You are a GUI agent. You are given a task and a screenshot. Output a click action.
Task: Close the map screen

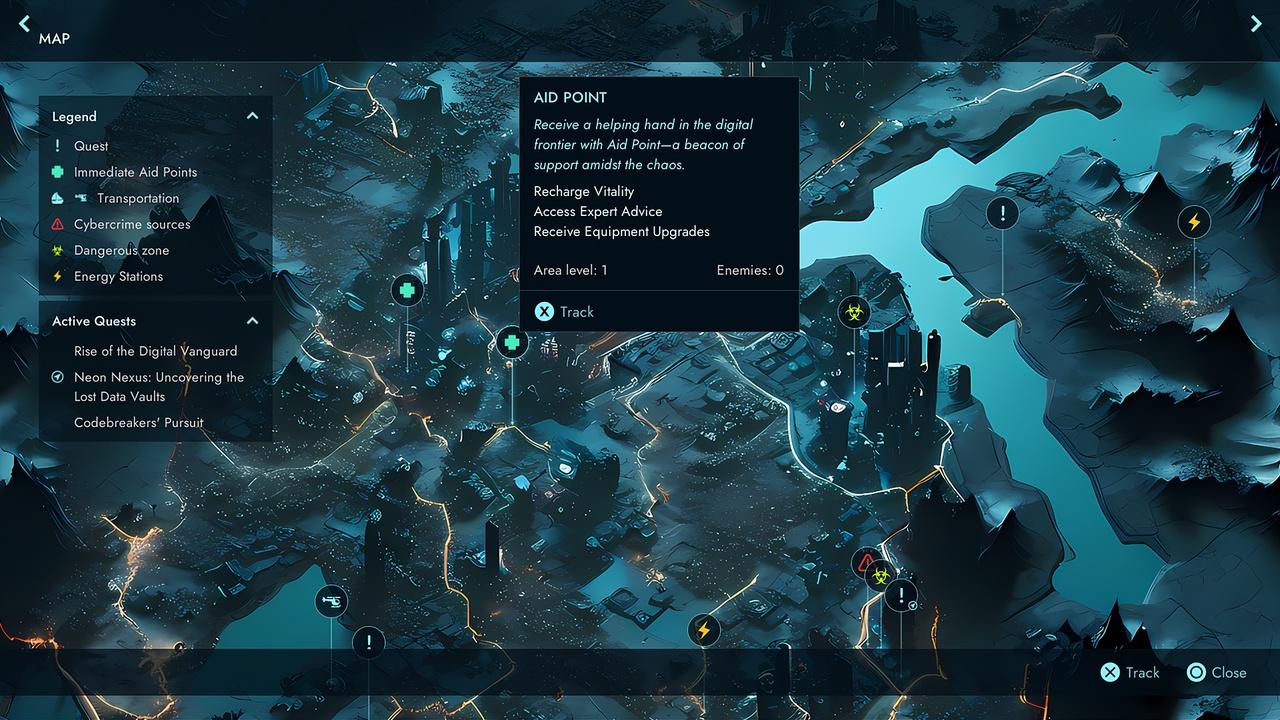point(1217,672)
